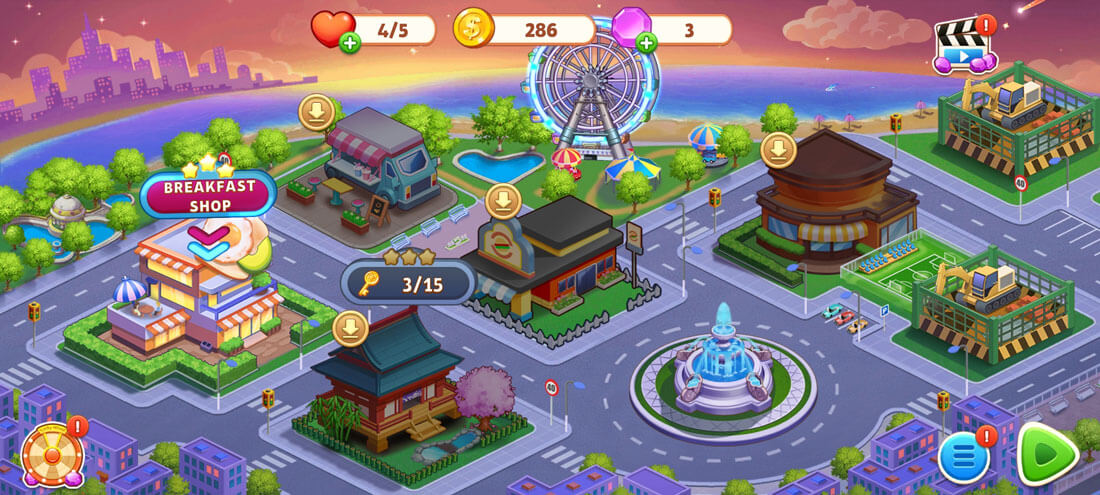Buy more purple gems with the plus button
This screenshot has width=1100, height=495.
point(647,43)
